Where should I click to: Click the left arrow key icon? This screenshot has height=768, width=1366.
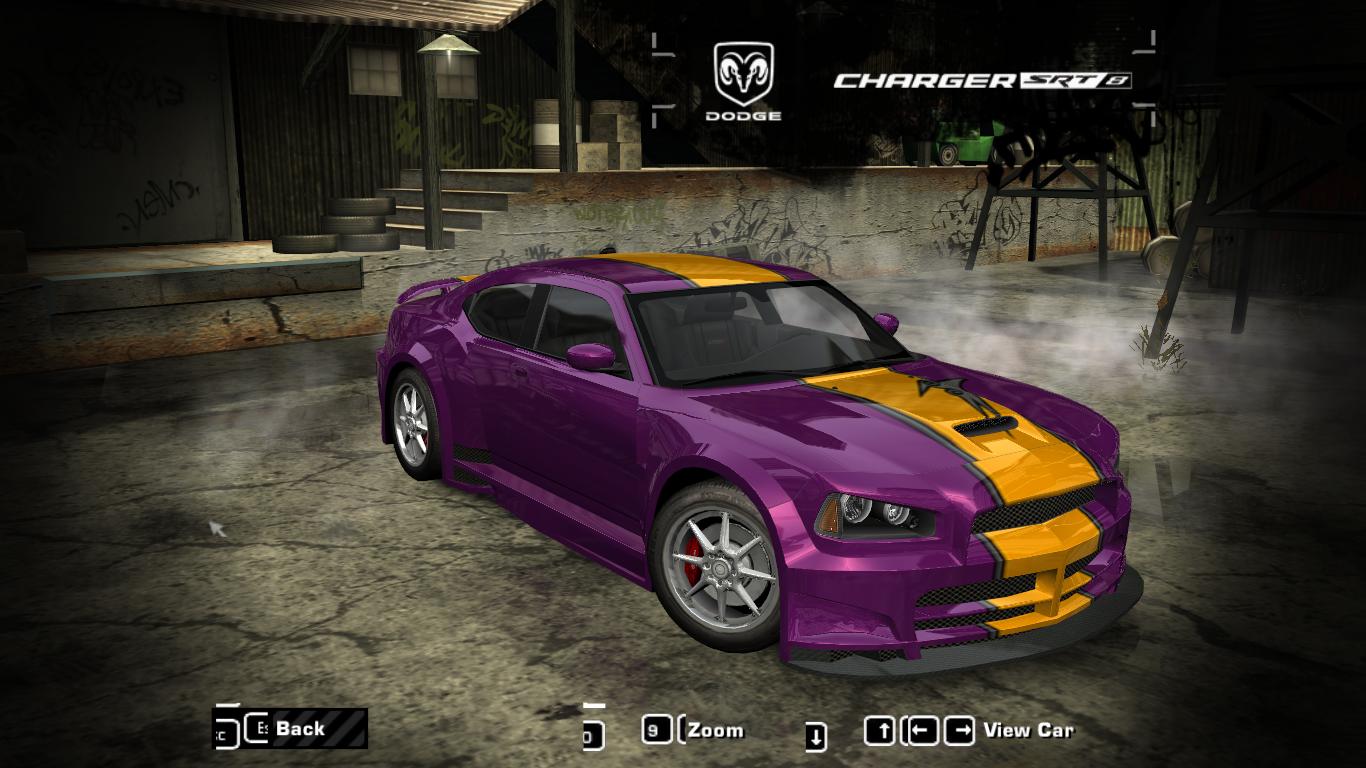[x=925, y=729]
